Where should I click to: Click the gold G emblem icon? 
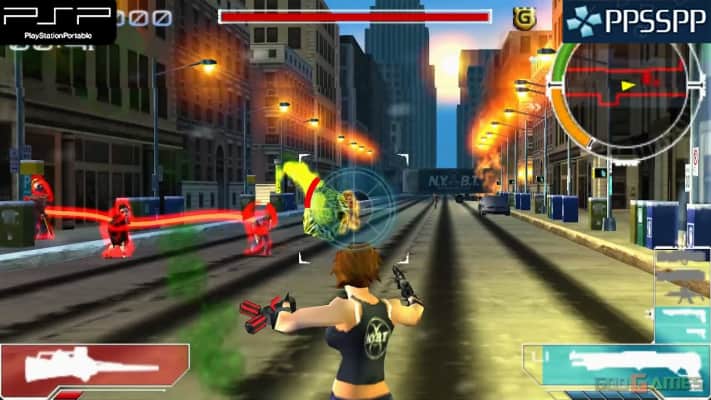[521, 17]
